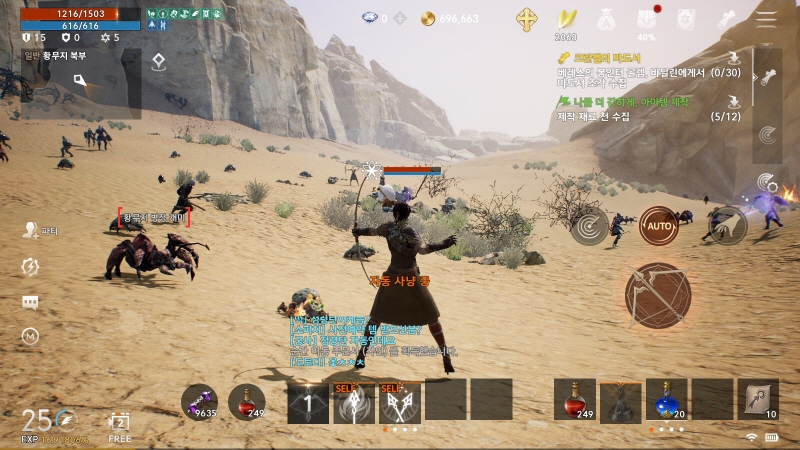Use the blue mana potion slot
Screen dimensions: 800x450
point(666,399)
